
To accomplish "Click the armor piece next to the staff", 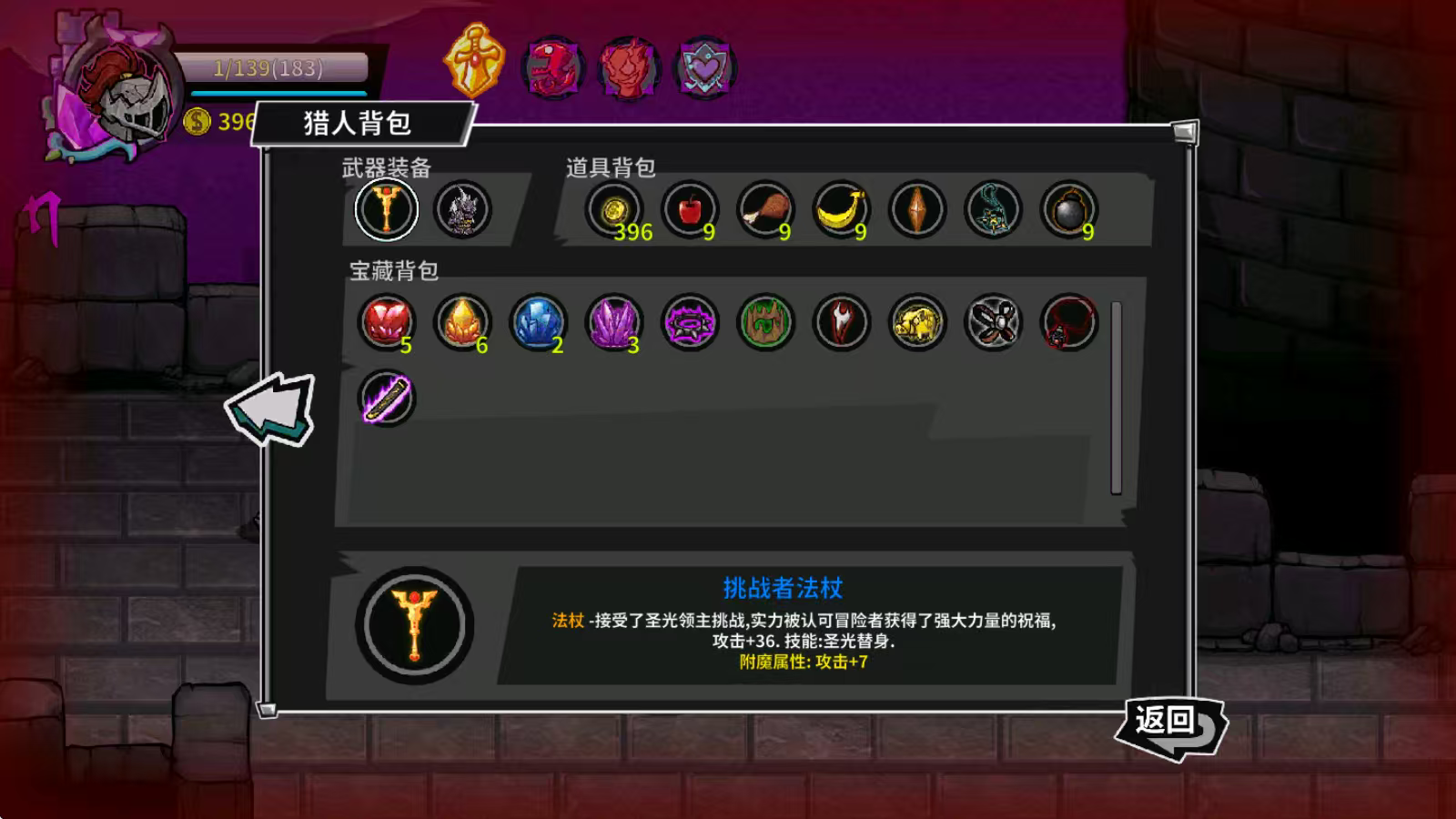I will coord(460,209).
